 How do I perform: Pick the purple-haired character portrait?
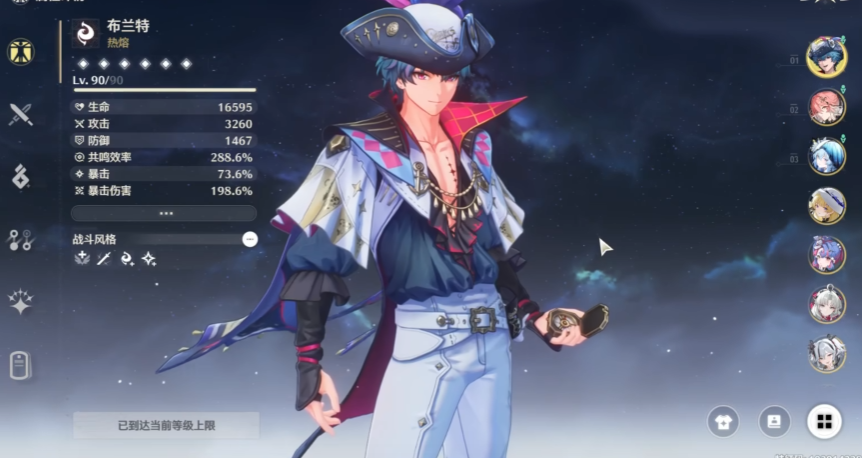coord(827,254)
